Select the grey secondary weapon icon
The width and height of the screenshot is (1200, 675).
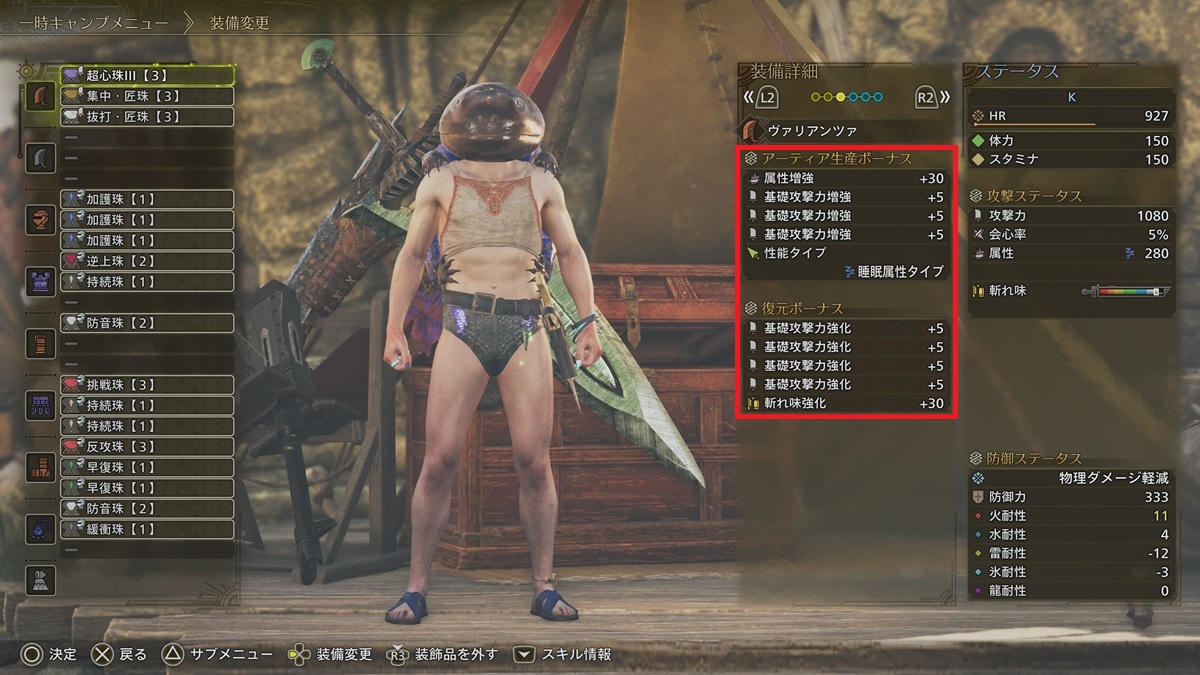click(x=40, y=158)
